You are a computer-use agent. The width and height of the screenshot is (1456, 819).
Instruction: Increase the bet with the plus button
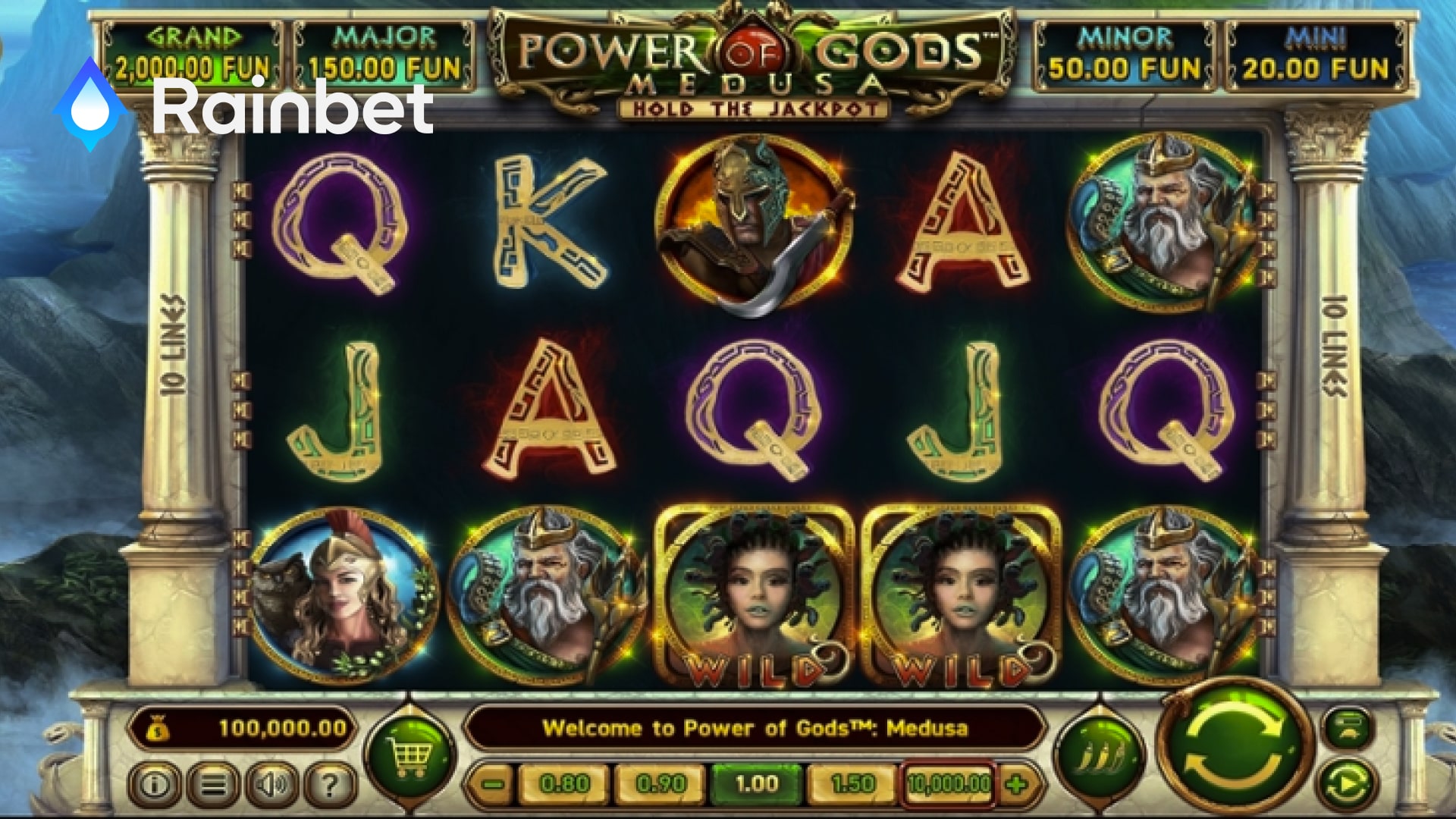1017,784
